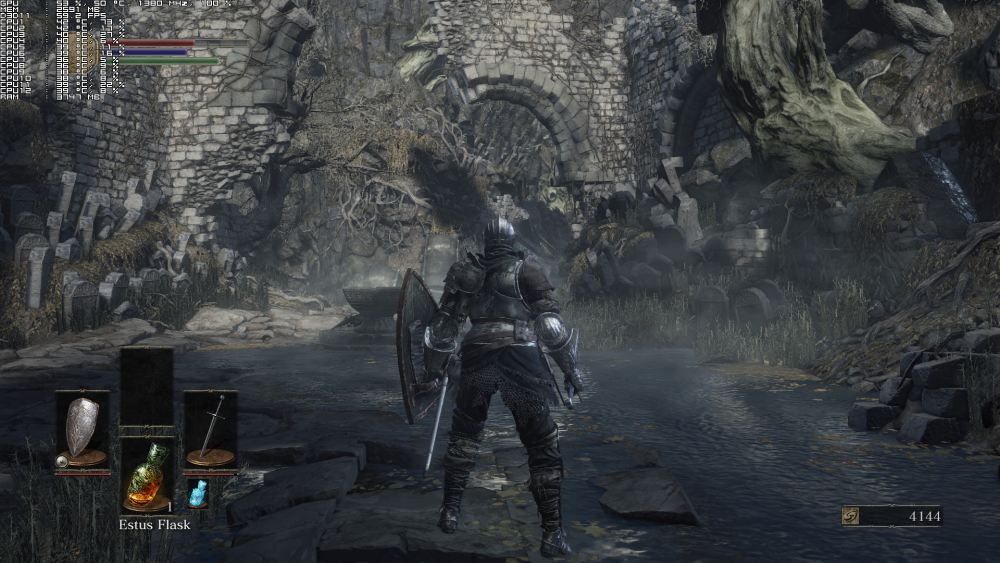Select the Estus Flask item slot
Screen dimensions: 1000x563
pyautogui.click(x=146, y=475)
